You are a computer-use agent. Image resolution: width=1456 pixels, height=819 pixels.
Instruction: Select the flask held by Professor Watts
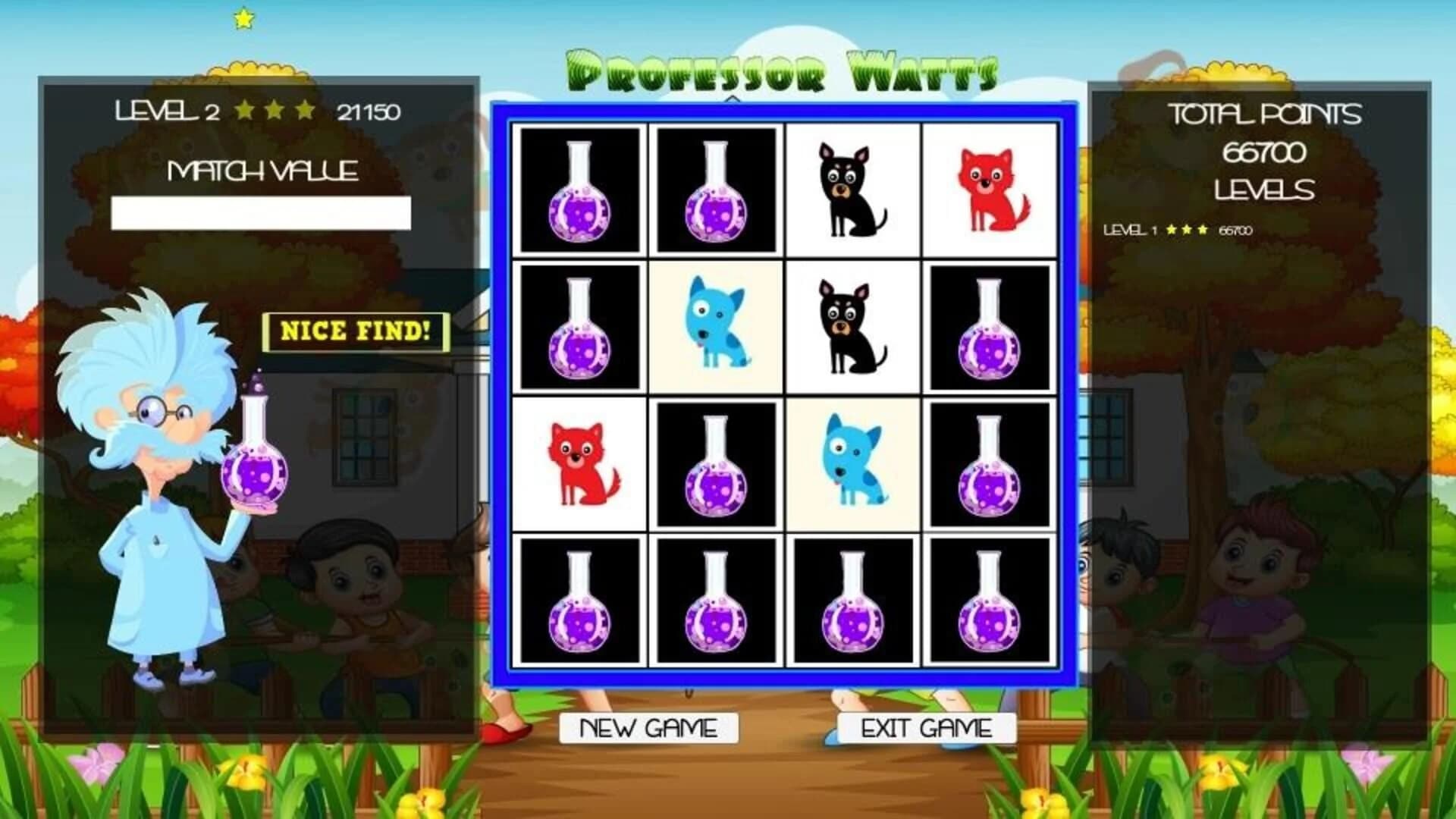point(258,466)
